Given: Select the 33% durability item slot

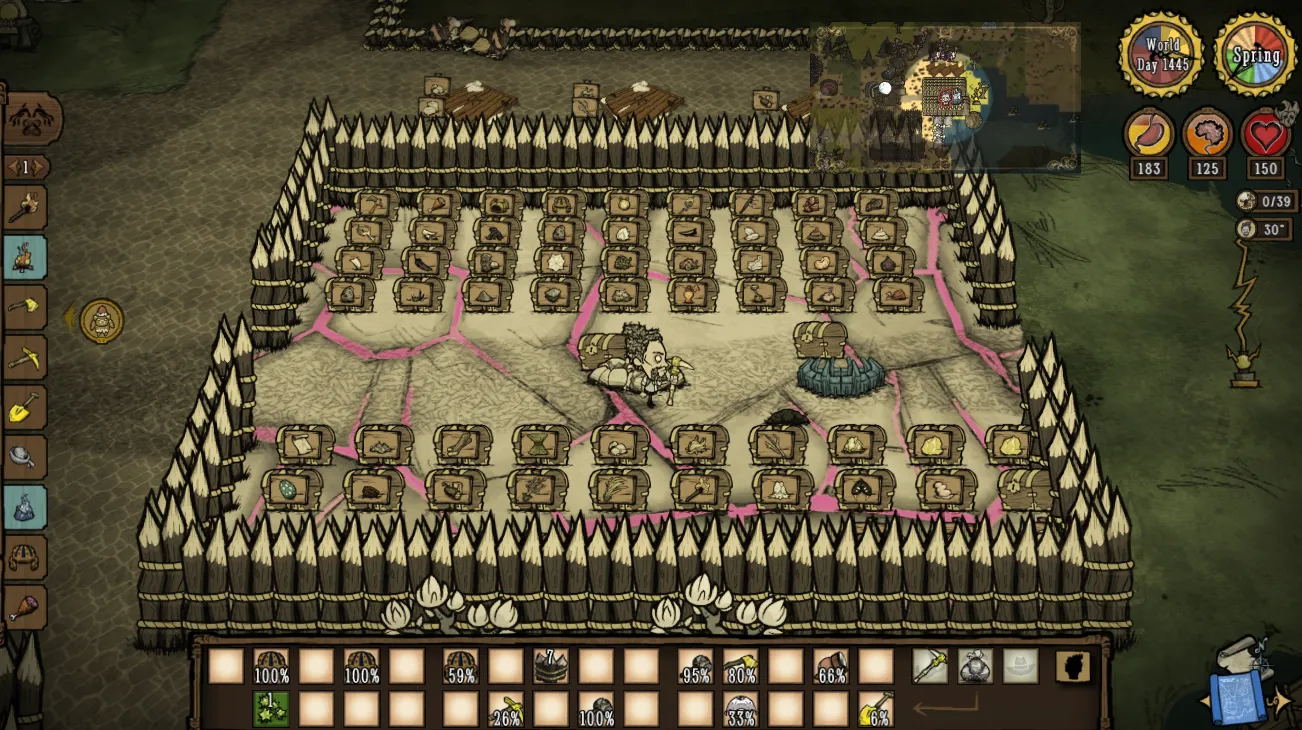Looking at the screenshot, I should (741, 708).
